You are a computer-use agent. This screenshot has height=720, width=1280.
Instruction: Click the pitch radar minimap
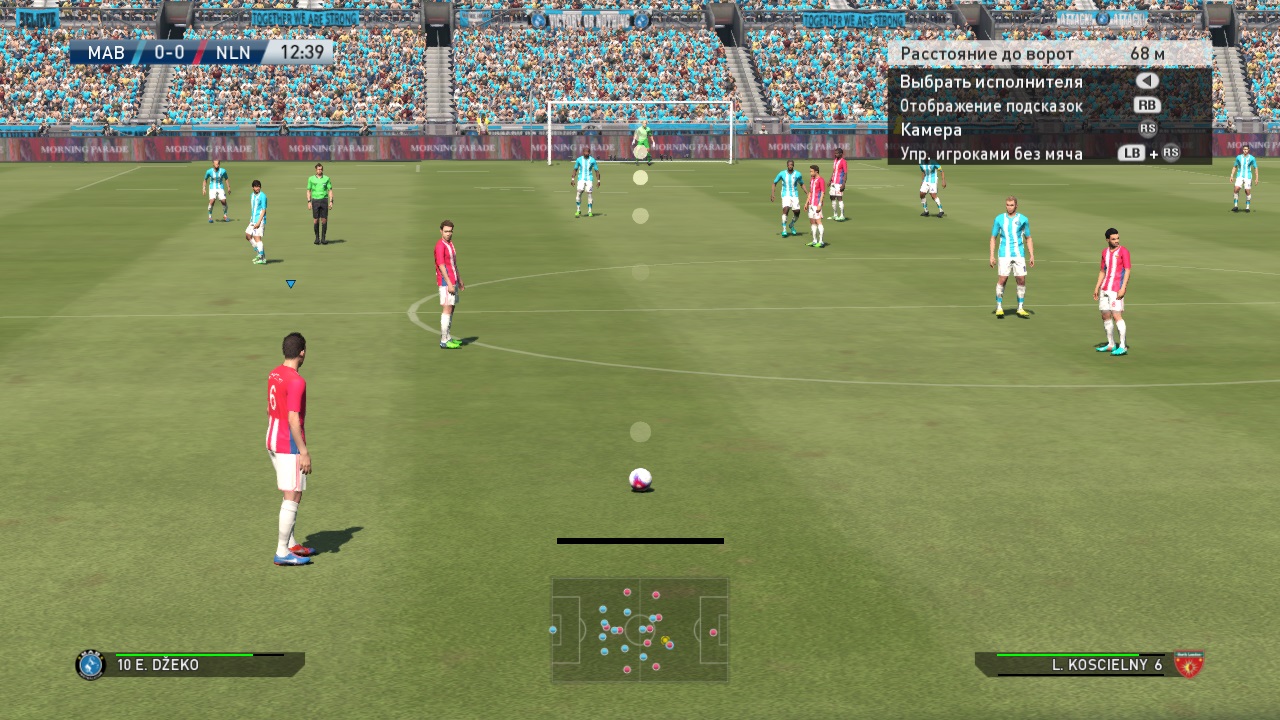coord(640,630)
